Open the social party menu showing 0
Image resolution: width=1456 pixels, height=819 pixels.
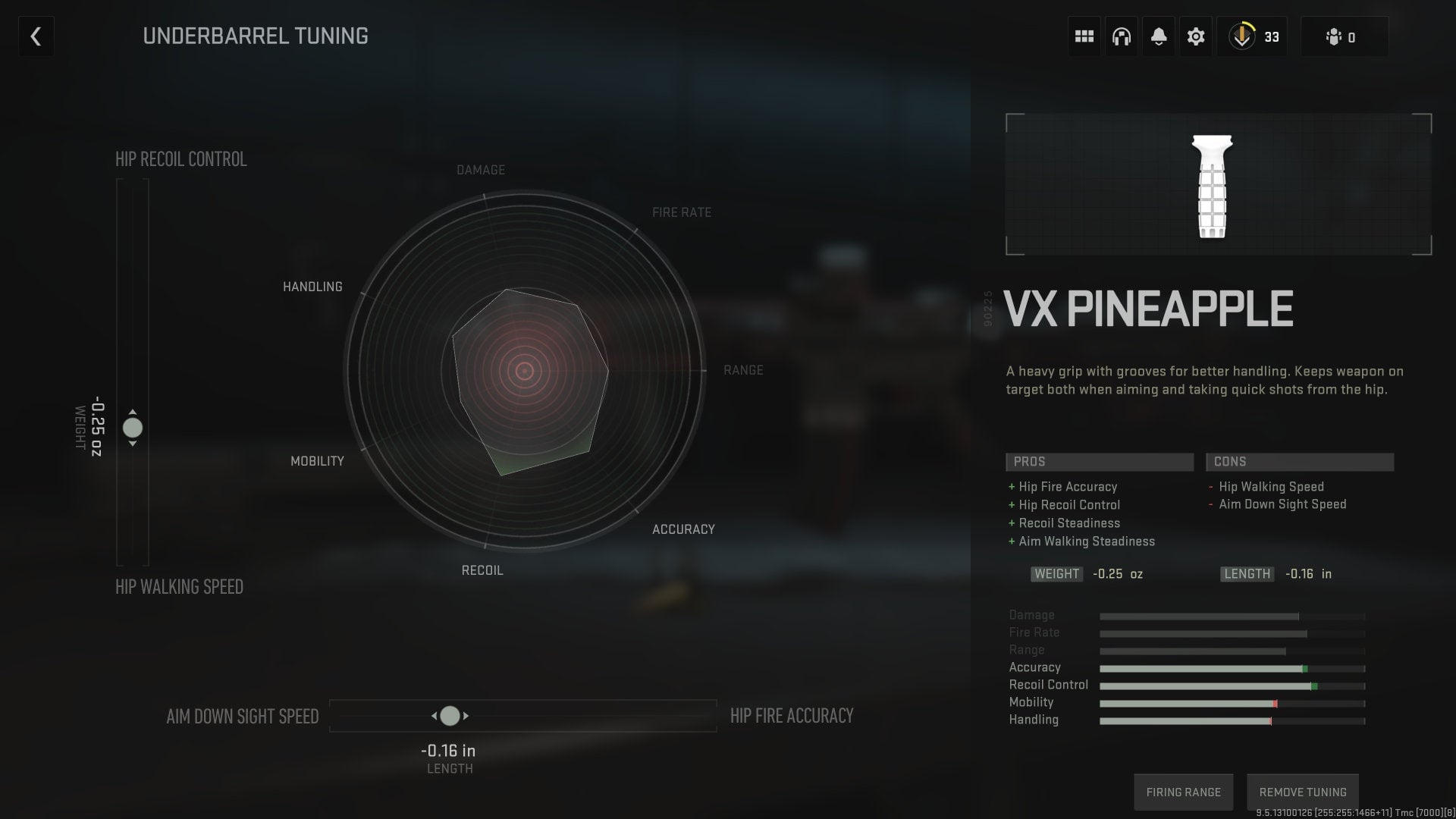coord(1343,36)
